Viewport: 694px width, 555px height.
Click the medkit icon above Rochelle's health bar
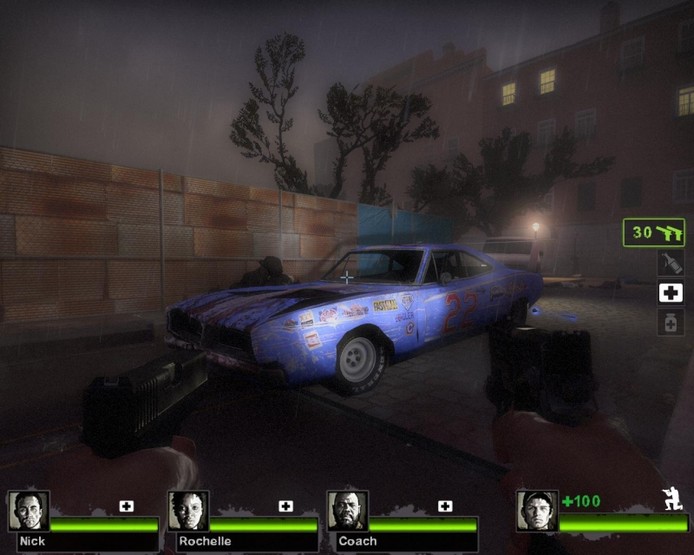pos(286,506)
